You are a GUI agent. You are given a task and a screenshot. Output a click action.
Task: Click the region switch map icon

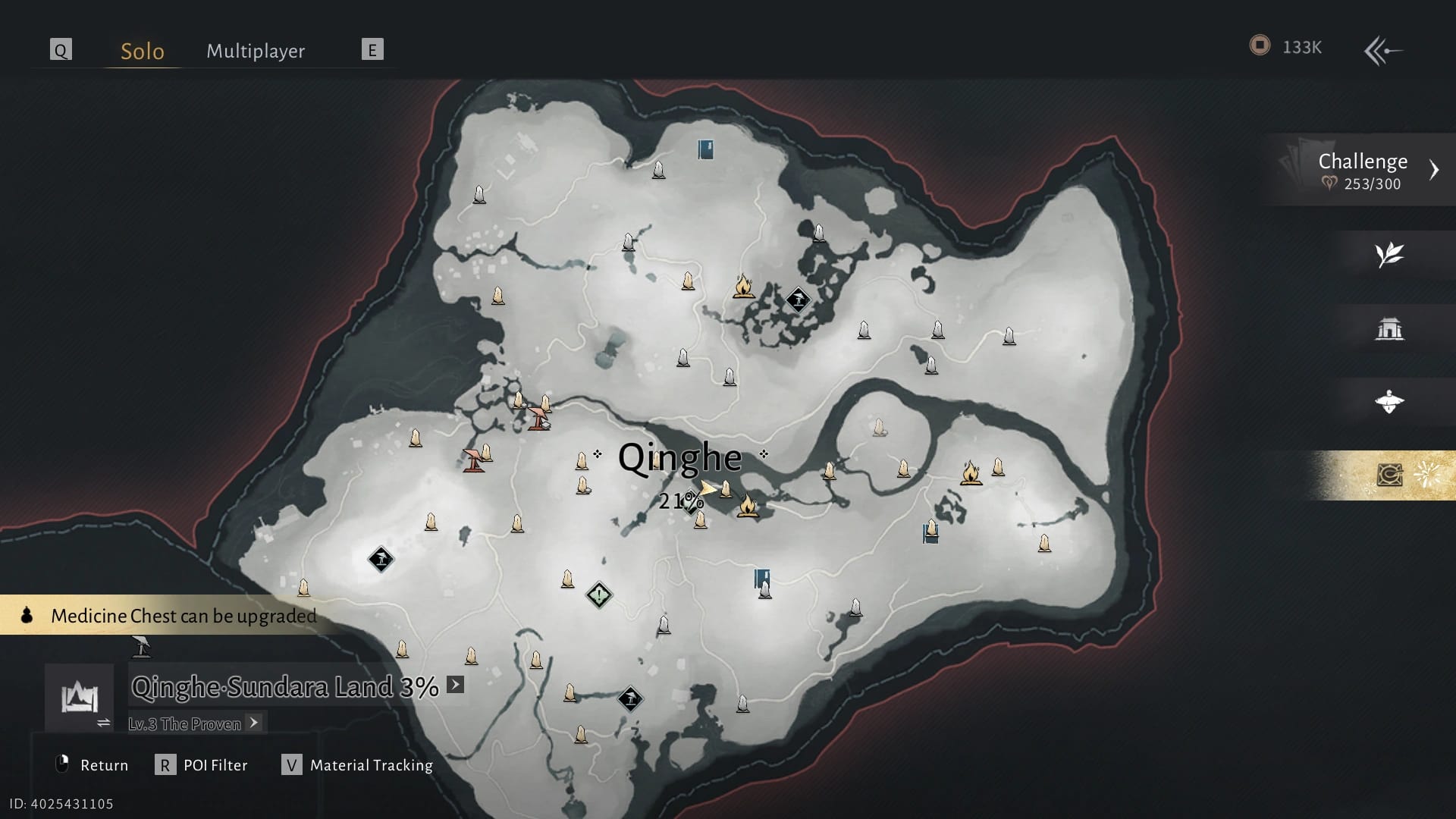[x=80, y=698]
